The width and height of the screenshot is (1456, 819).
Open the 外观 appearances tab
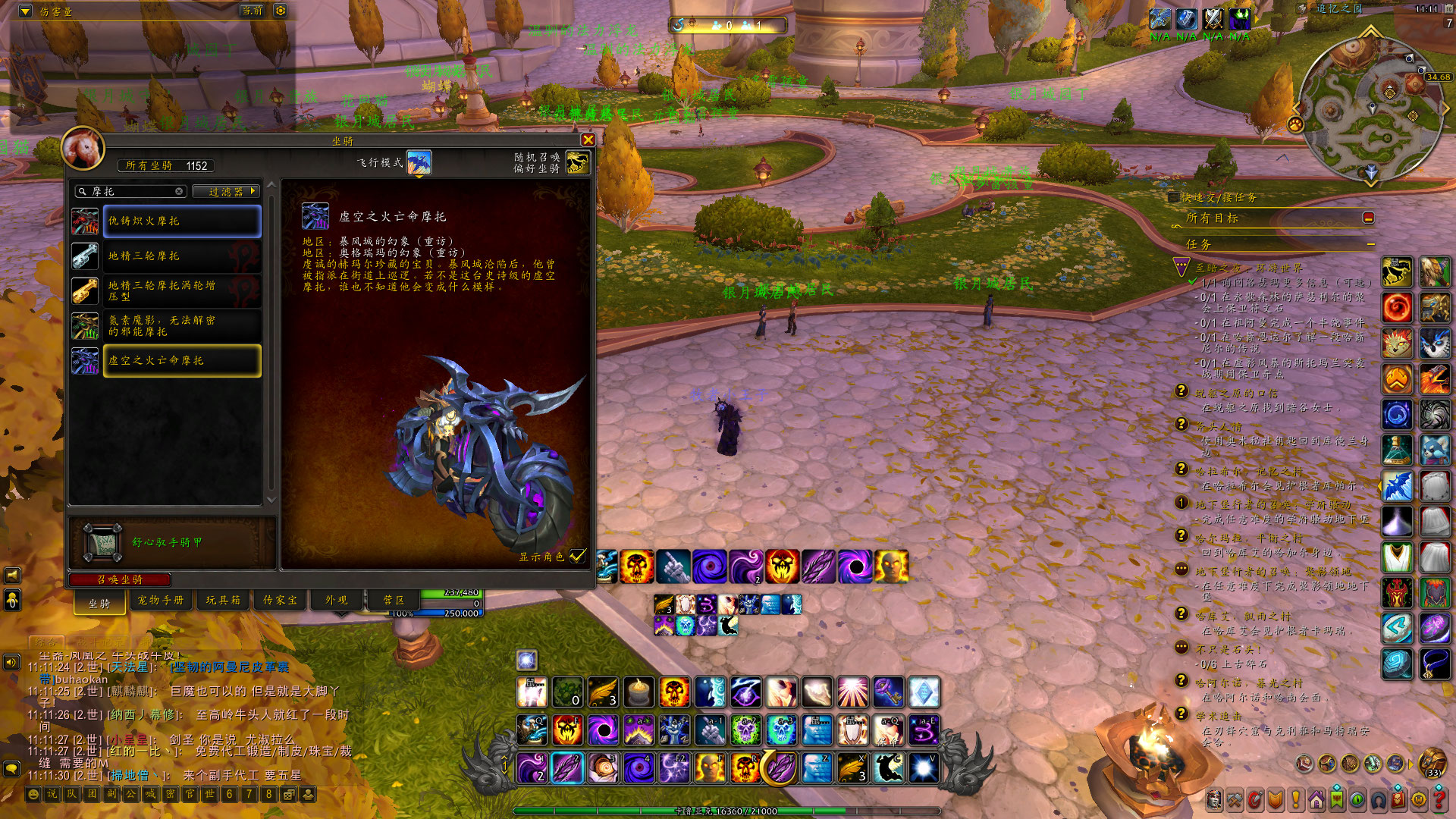pos(337,601)
